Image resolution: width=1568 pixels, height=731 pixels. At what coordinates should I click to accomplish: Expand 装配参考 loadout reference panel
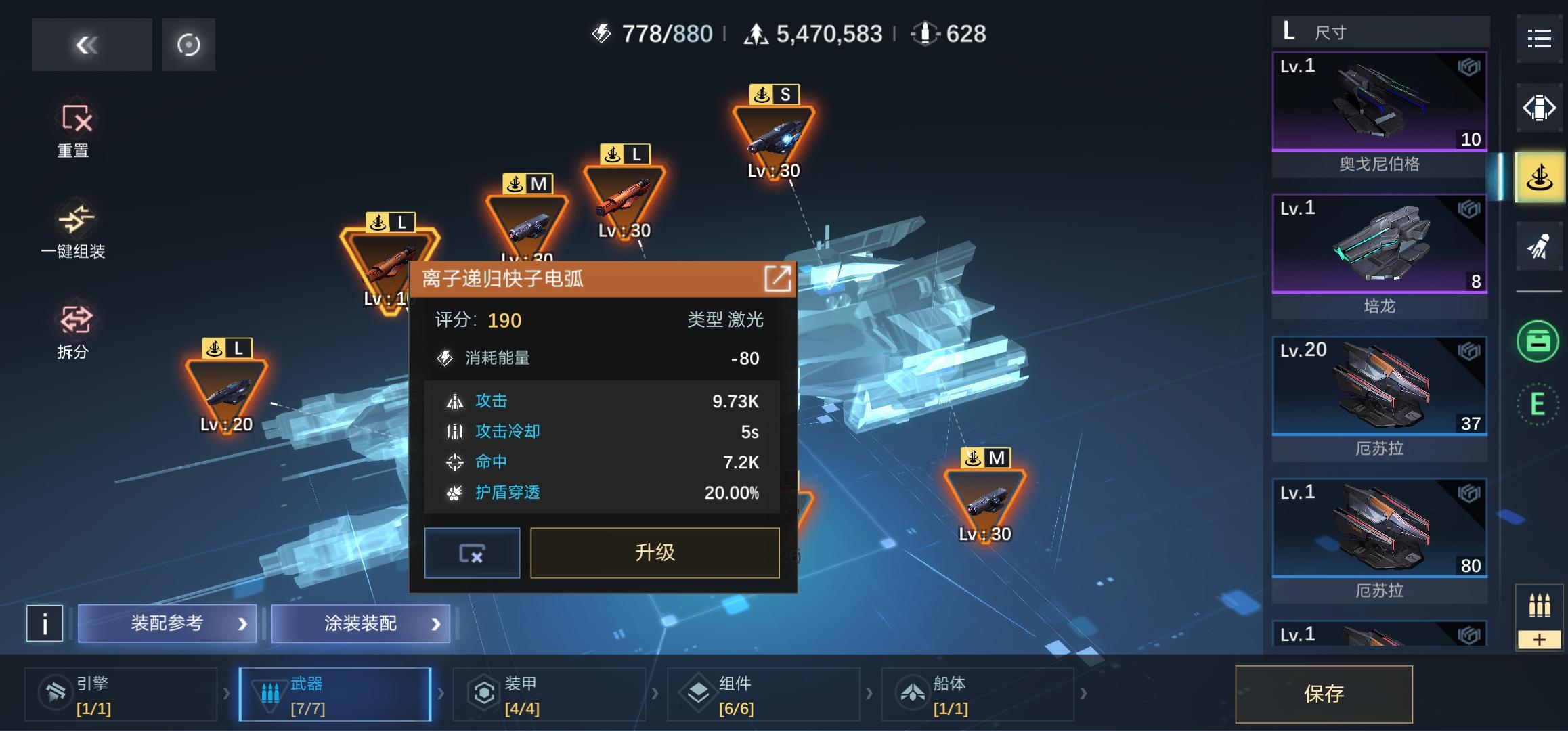[x=167, y=623]
